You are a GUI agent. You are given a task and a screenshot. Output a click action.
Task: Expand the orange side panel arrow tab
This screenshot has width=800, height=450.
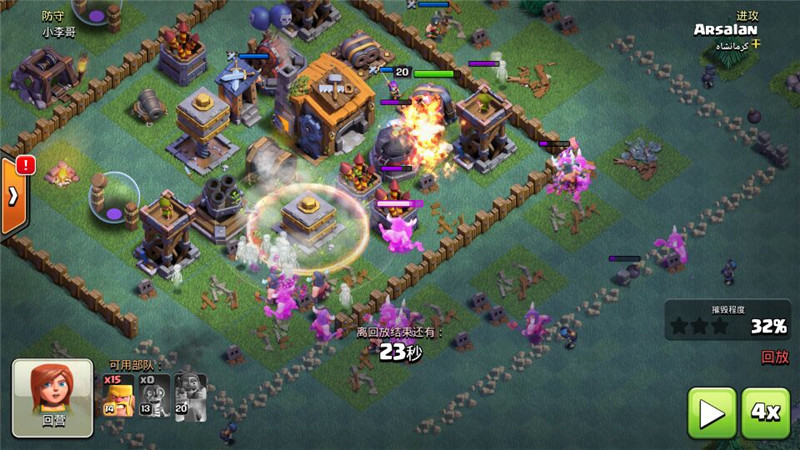(x=13, y=196)
